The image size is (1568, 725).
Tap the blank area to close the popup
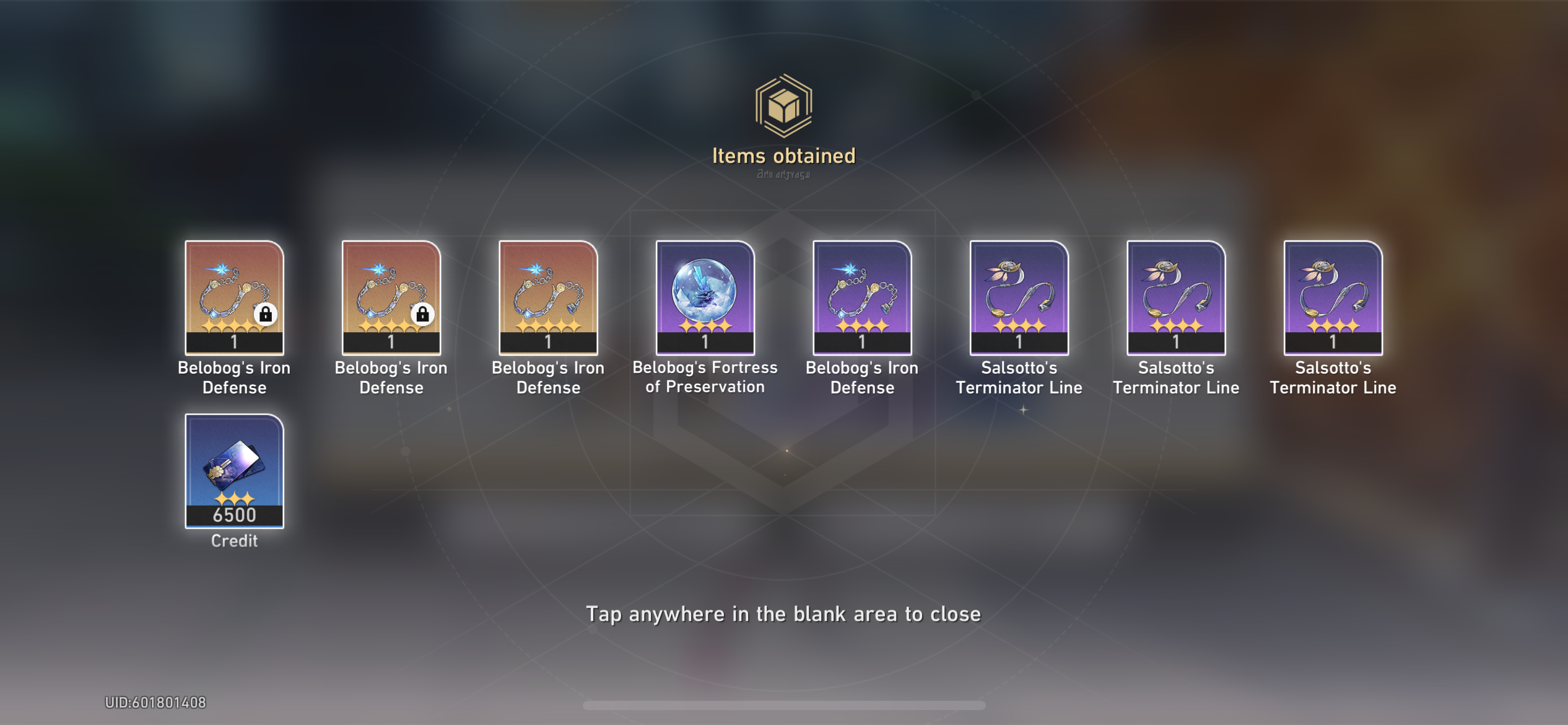784,613
